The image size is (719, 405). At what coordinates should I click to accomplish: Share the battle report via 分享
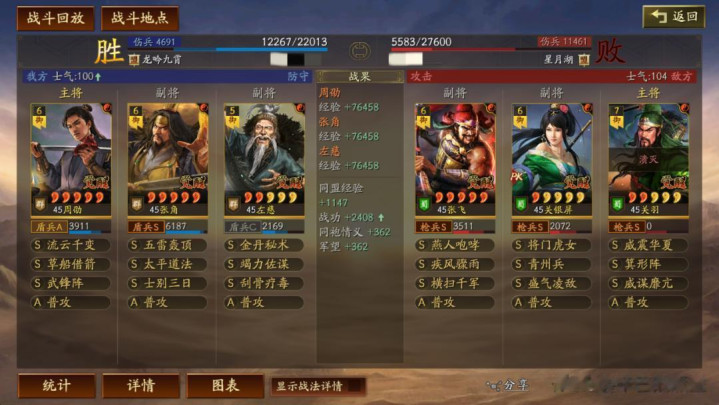pyautogui.click(x=508, y=385)
